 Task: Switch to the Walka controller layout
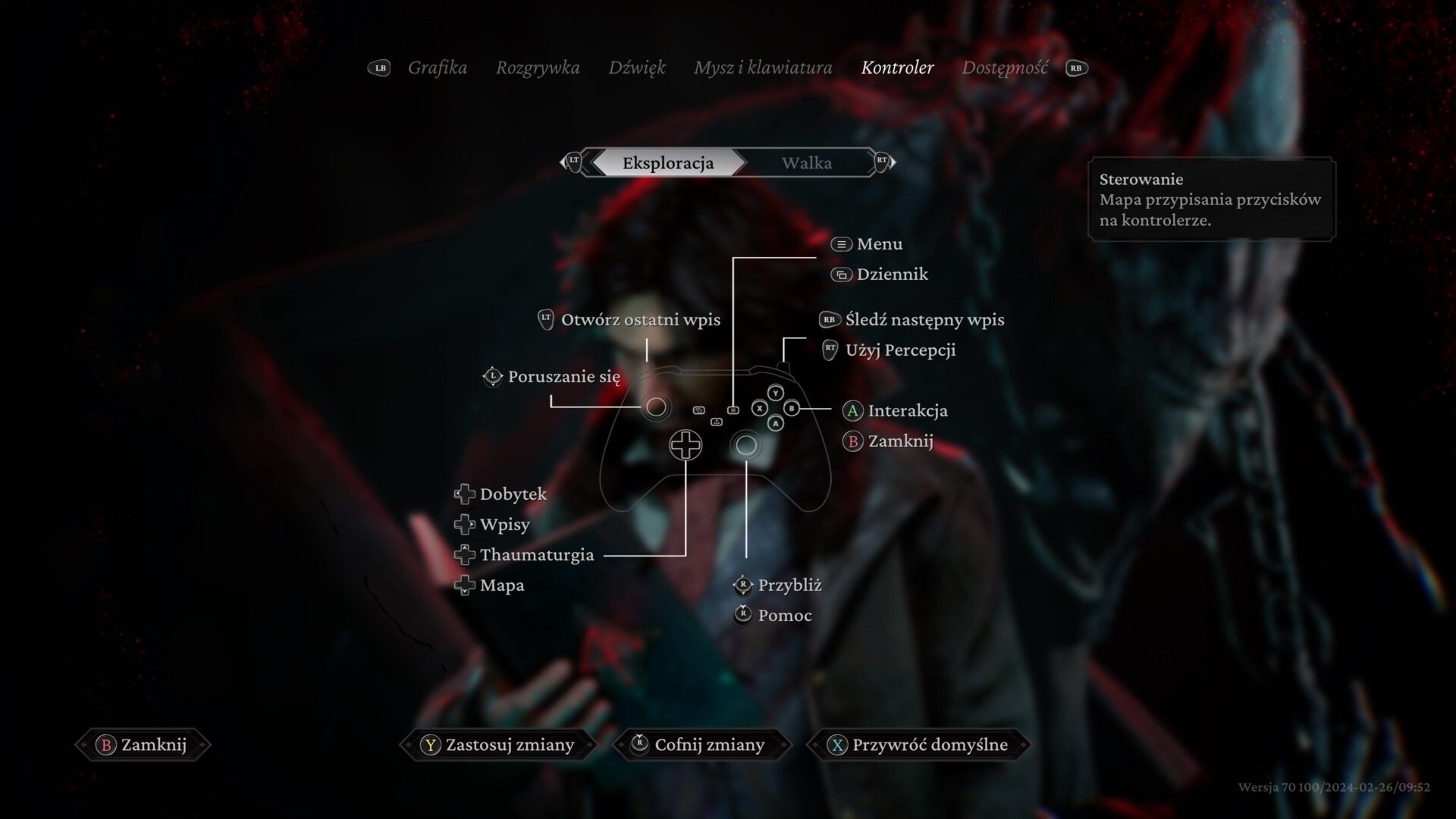[x=806, y=163]
